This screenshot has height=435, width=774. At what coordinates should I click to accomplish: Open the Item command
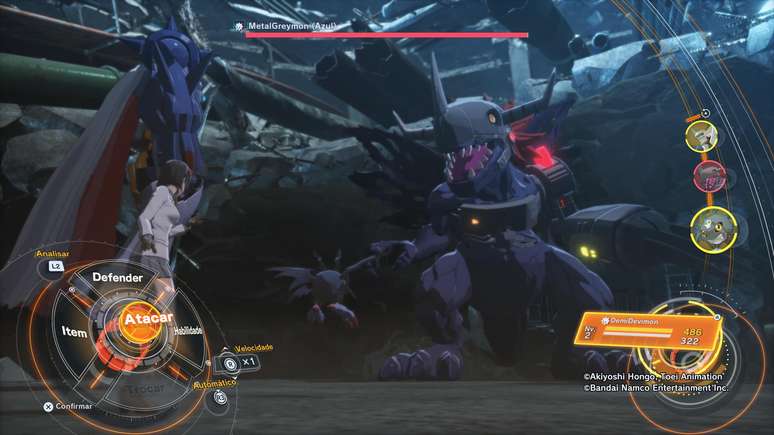click(75, 331)
